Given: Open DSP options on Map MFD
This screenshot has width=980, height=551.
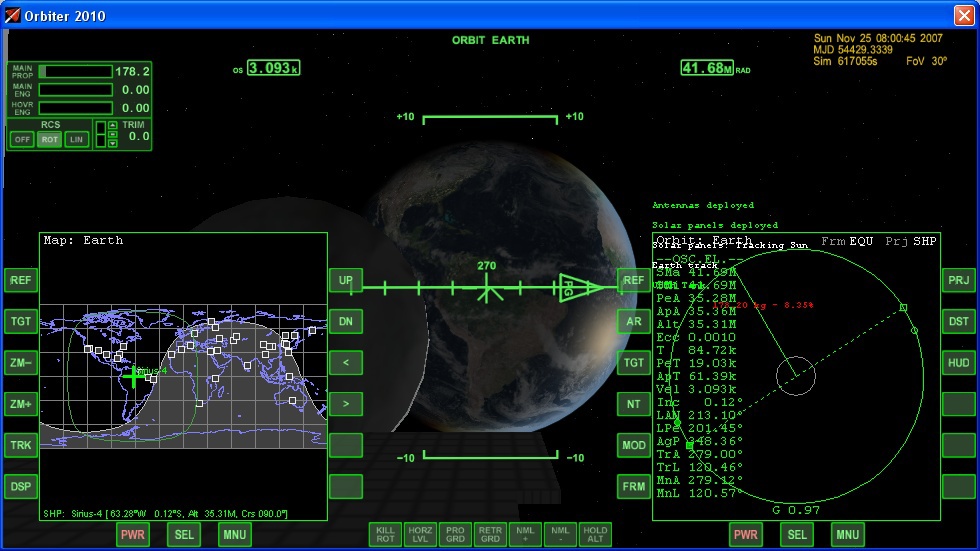Looking at the screenshot, I should (x=21, y=487).
